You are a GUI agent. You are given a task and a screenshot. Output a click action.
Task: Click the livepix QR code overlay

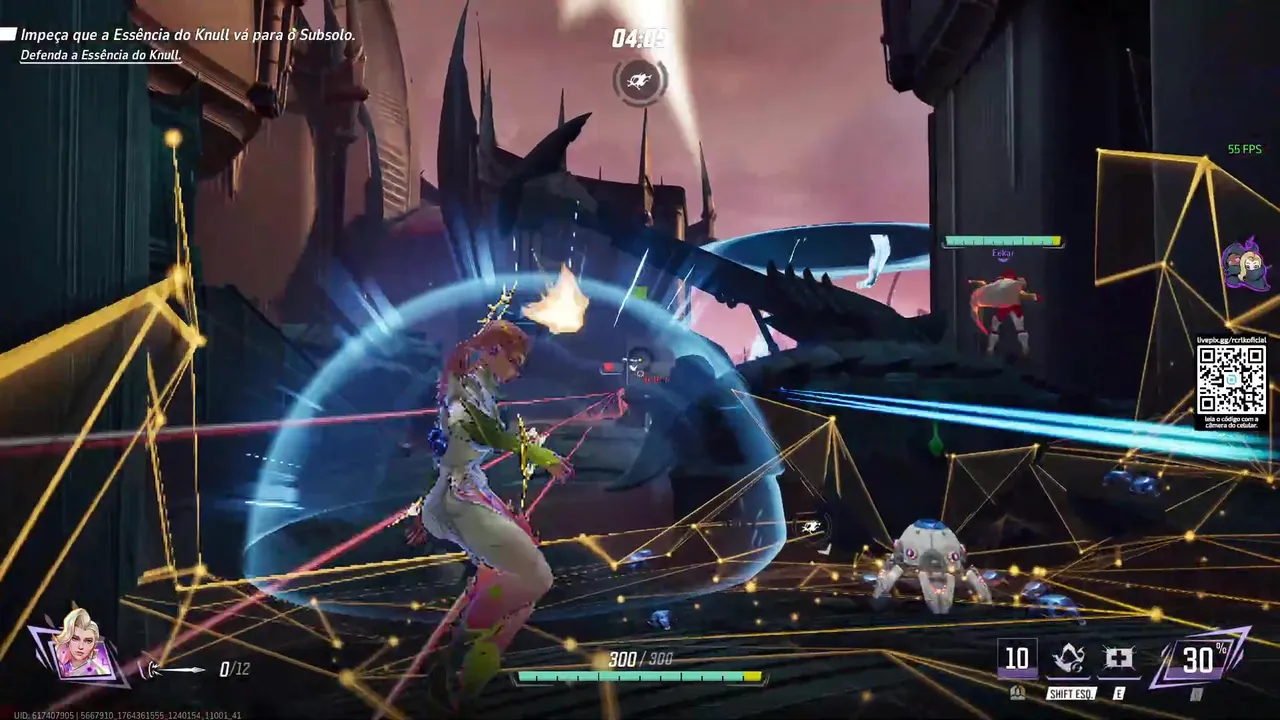coord(1231,379)
